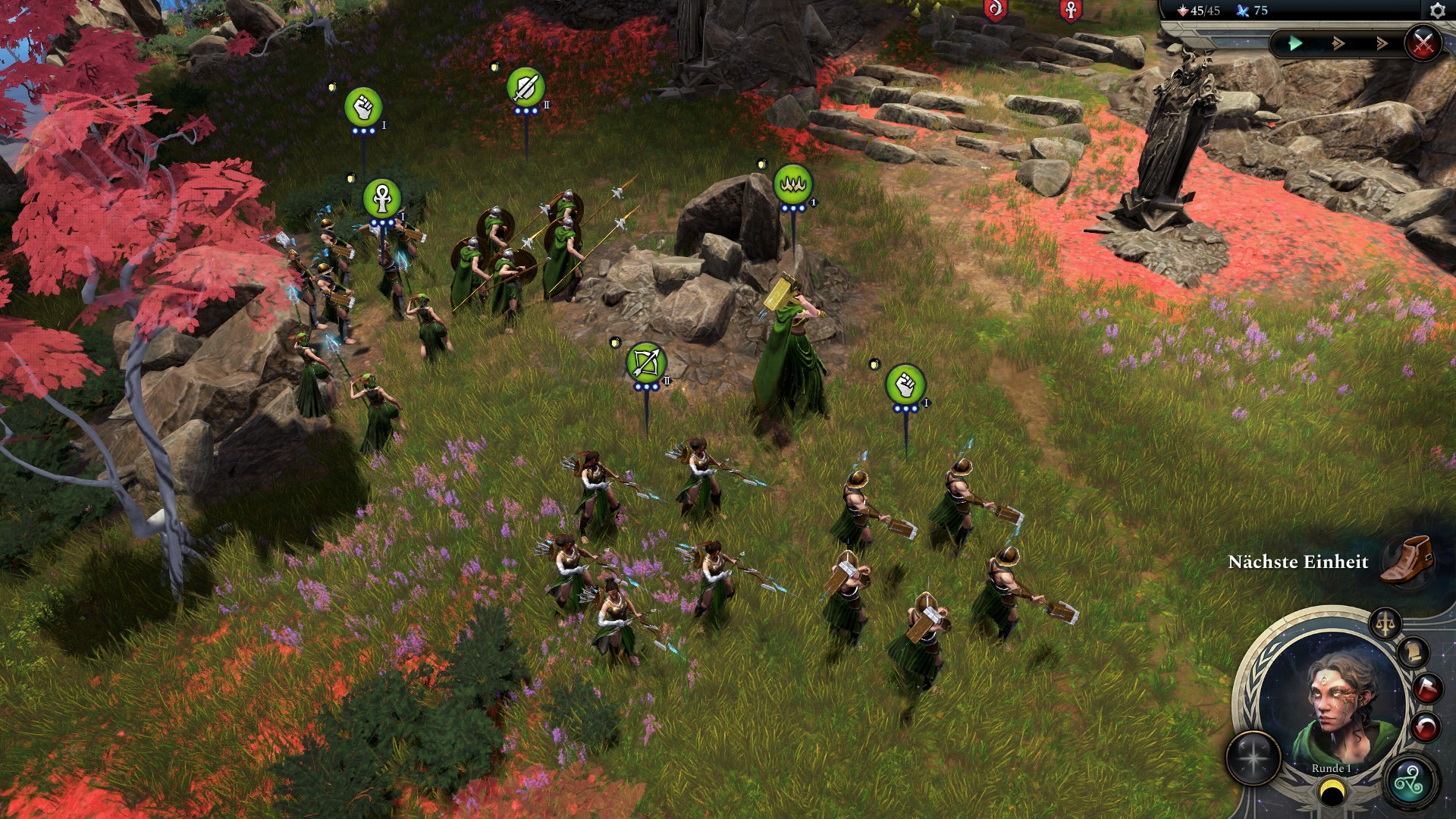Open the balance scales icon by the portrait

[1385, 625]
